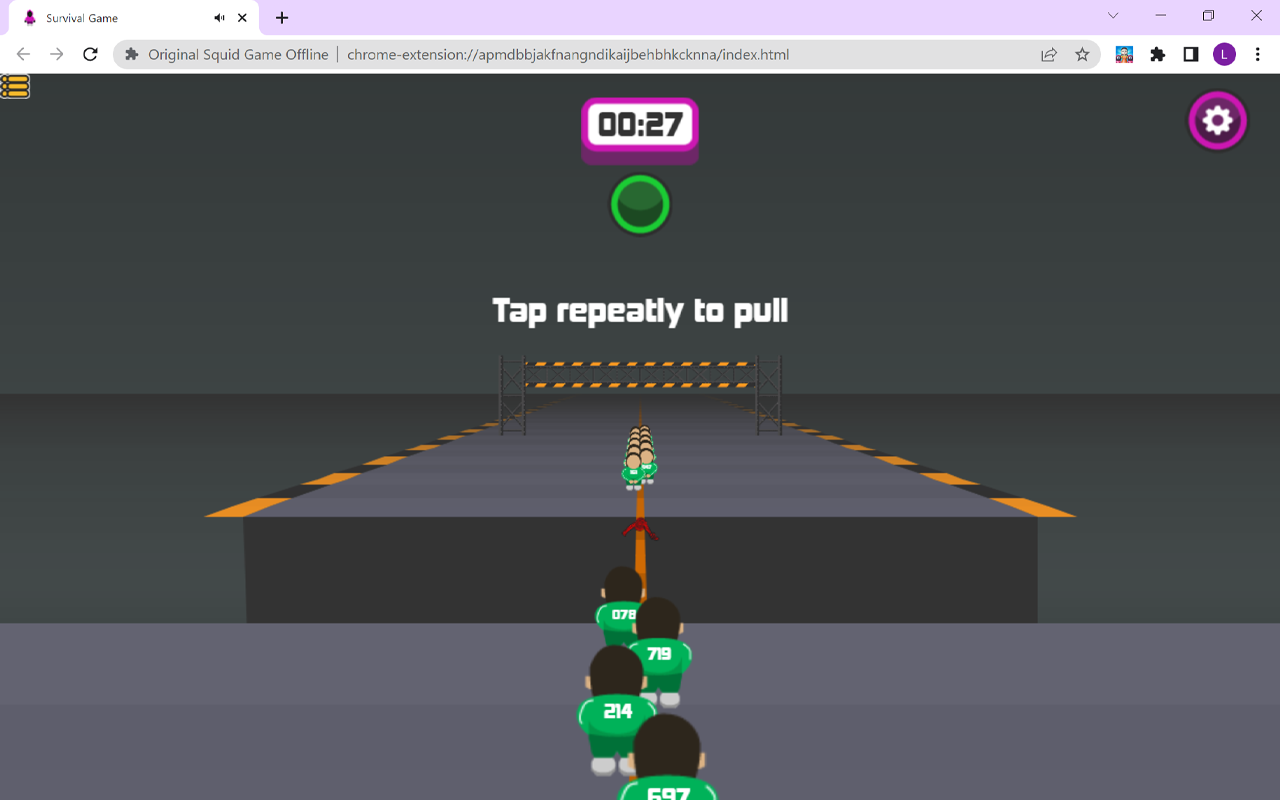Viewport: 1280px width, 800px height.
Task: Open the Chrome profile menu
Action: click(1224, 54)
